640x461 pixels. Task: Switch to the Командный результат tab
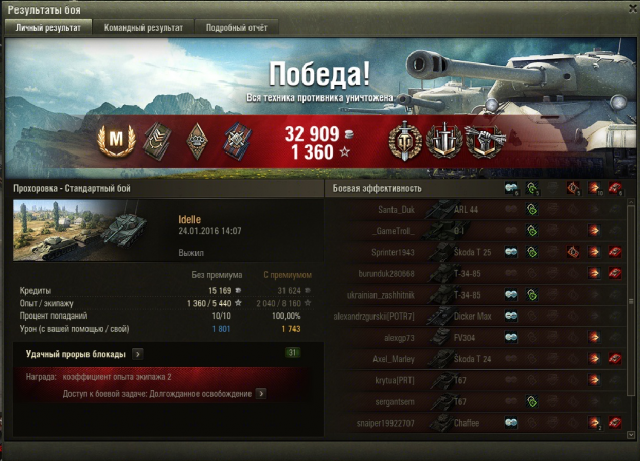point(143,28)
